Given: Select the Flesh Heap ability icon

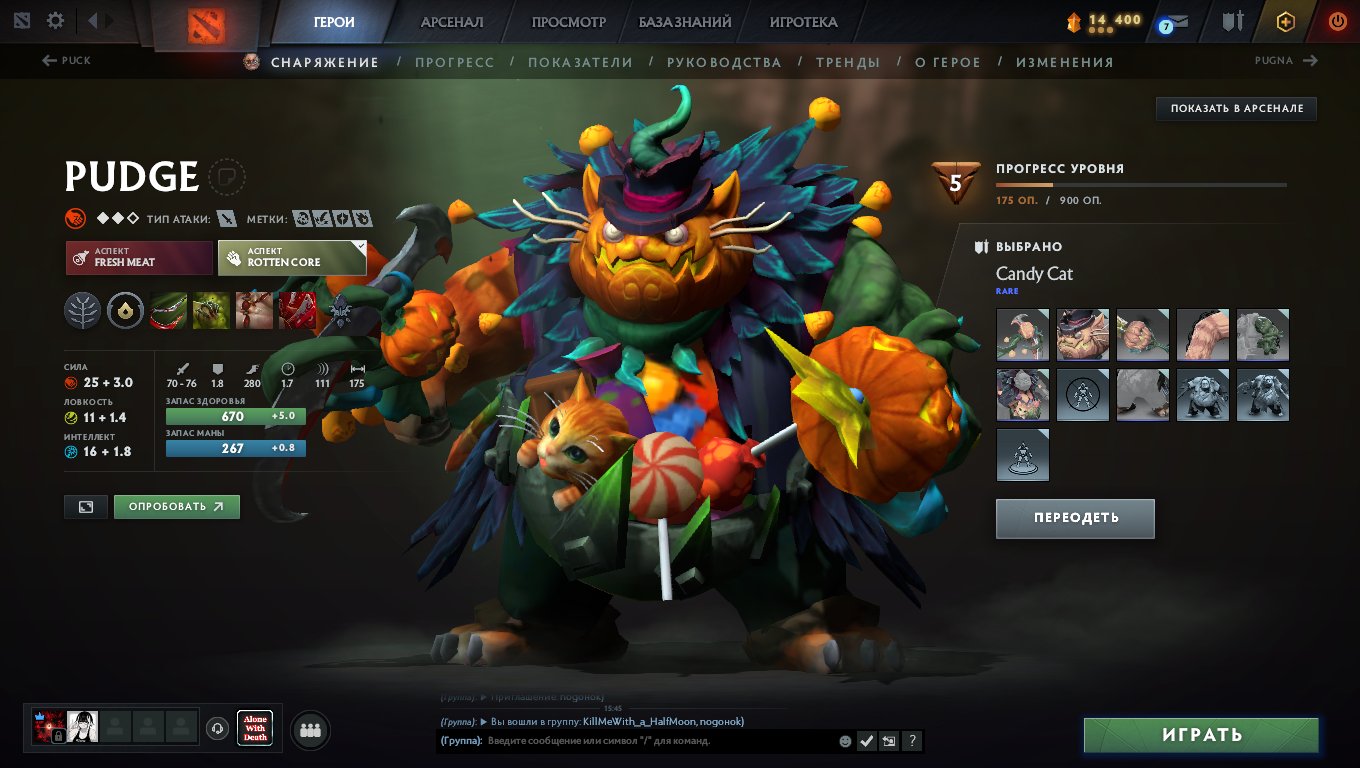Looking at the screenshot, I should click(254, 310).
